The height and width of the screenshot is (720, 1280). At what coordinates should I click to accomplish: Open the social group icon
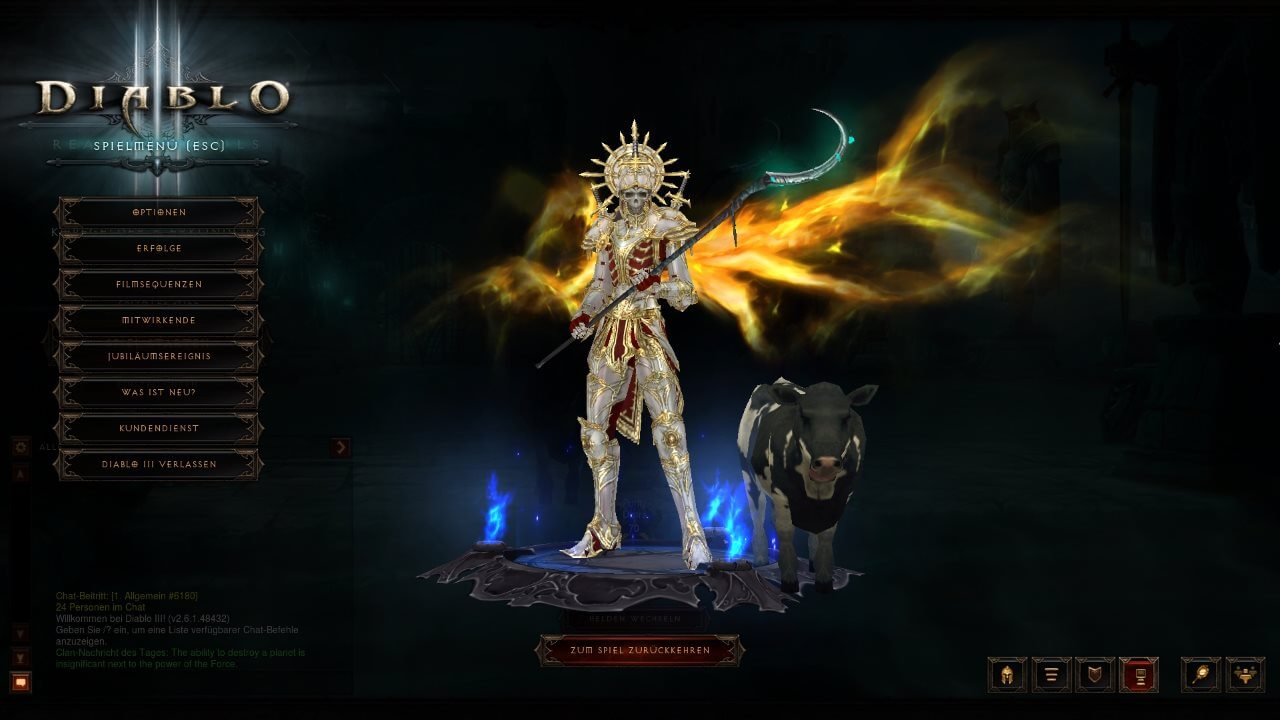click(x=1245, y=675)
